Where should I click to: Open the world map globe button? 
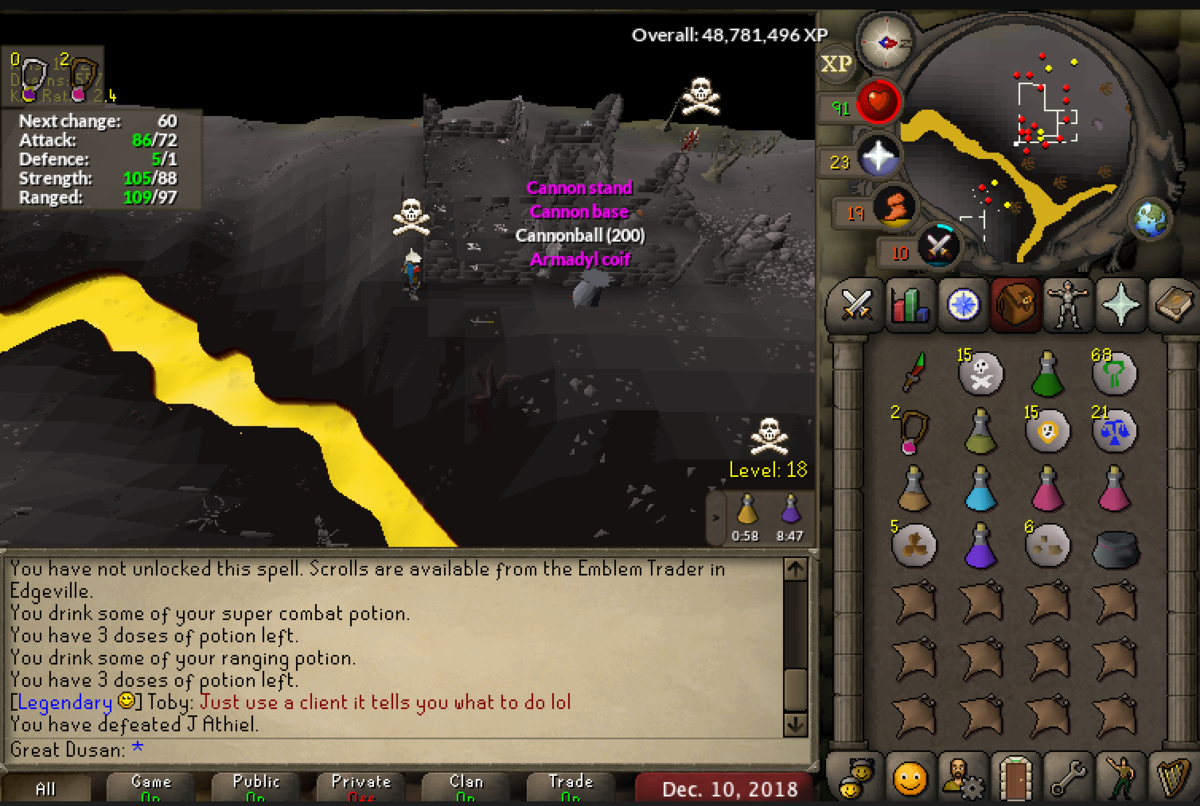pos(1152,219)
